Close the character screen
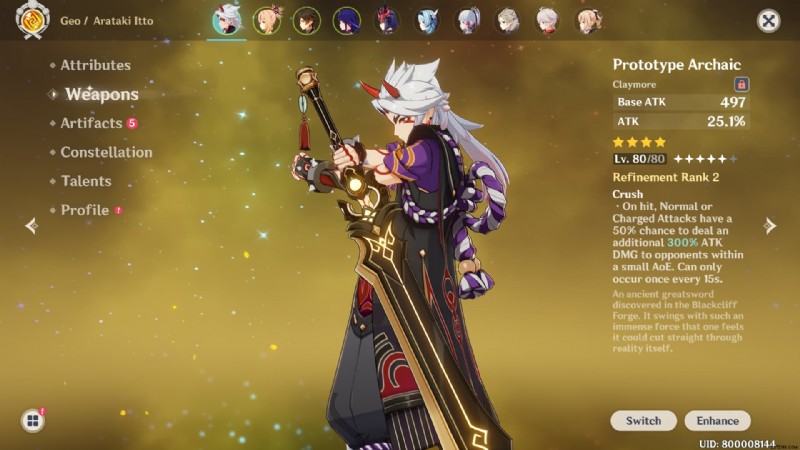The width and height of the screenshot is (800, 450). (x=768, y=21)
